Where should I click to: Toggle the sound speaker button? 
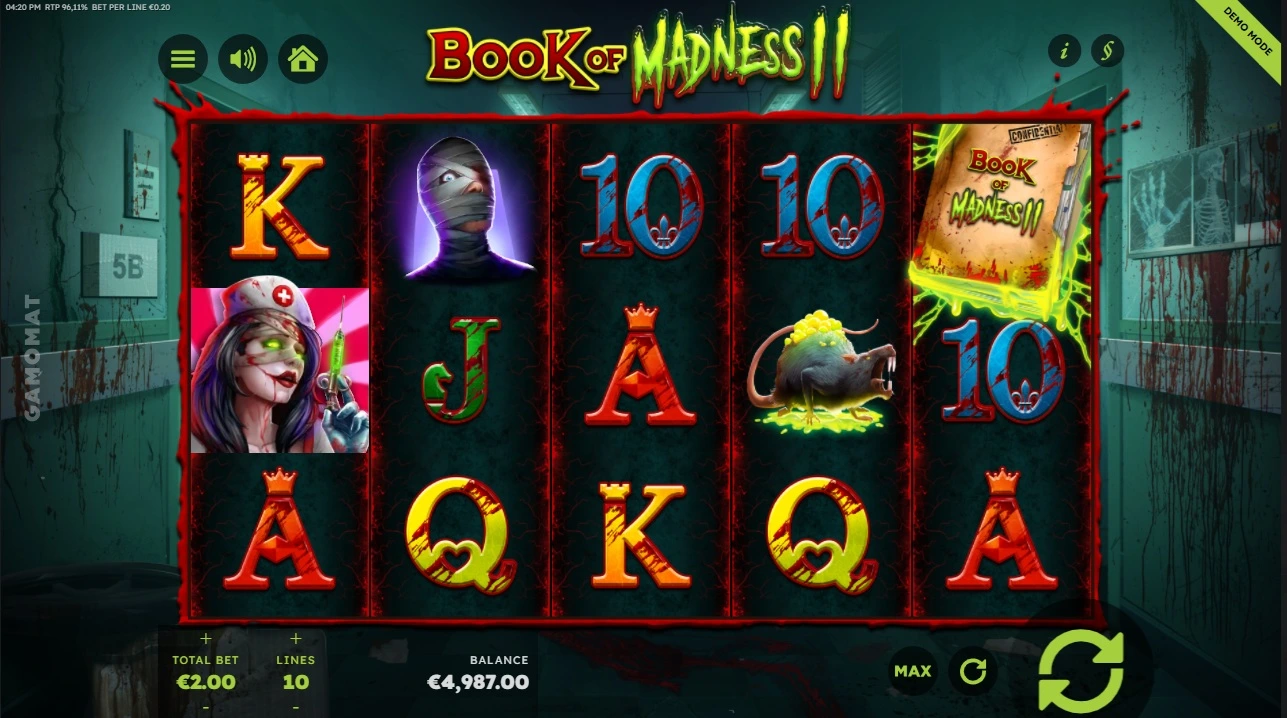click(242, 59)
